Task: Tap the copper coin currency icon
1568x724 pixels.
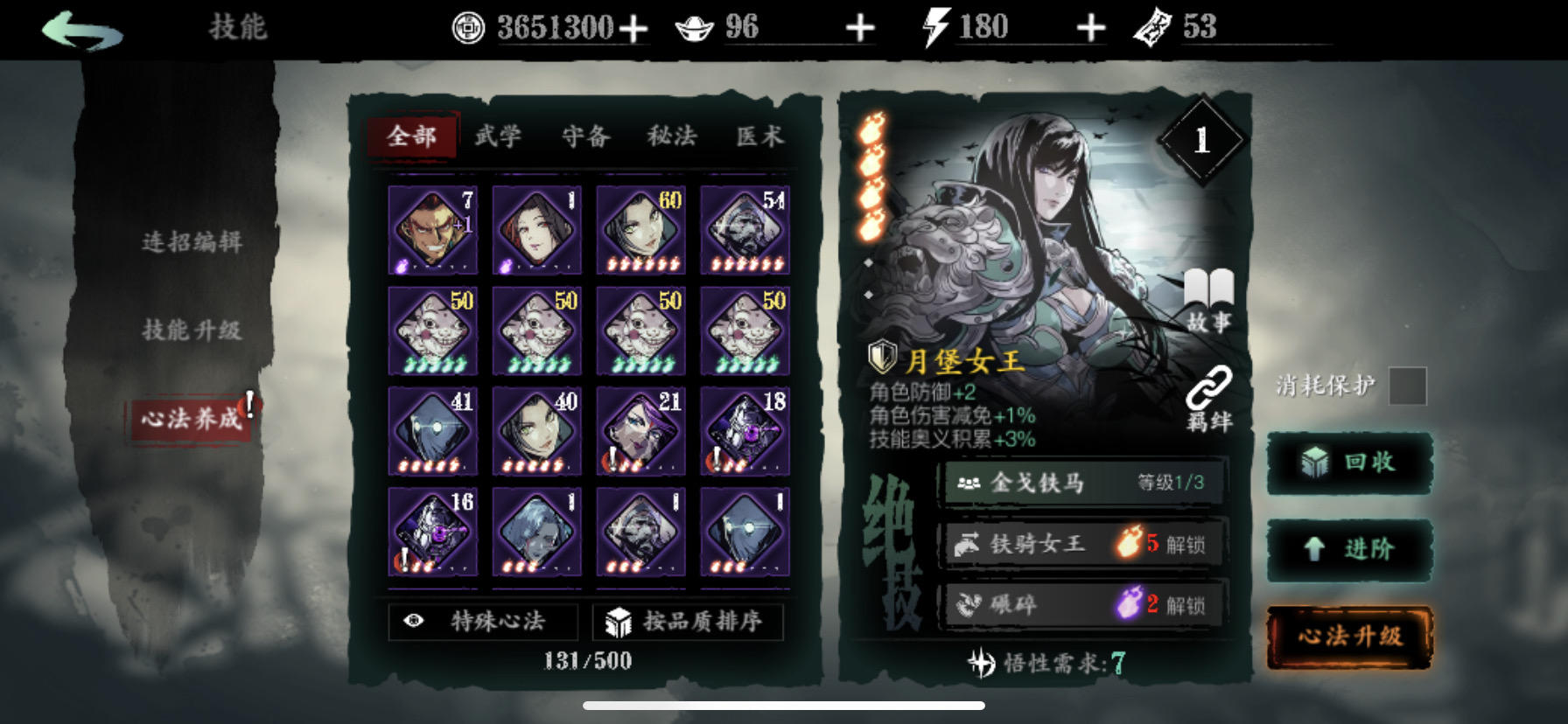Action: [x=469, y=25]
